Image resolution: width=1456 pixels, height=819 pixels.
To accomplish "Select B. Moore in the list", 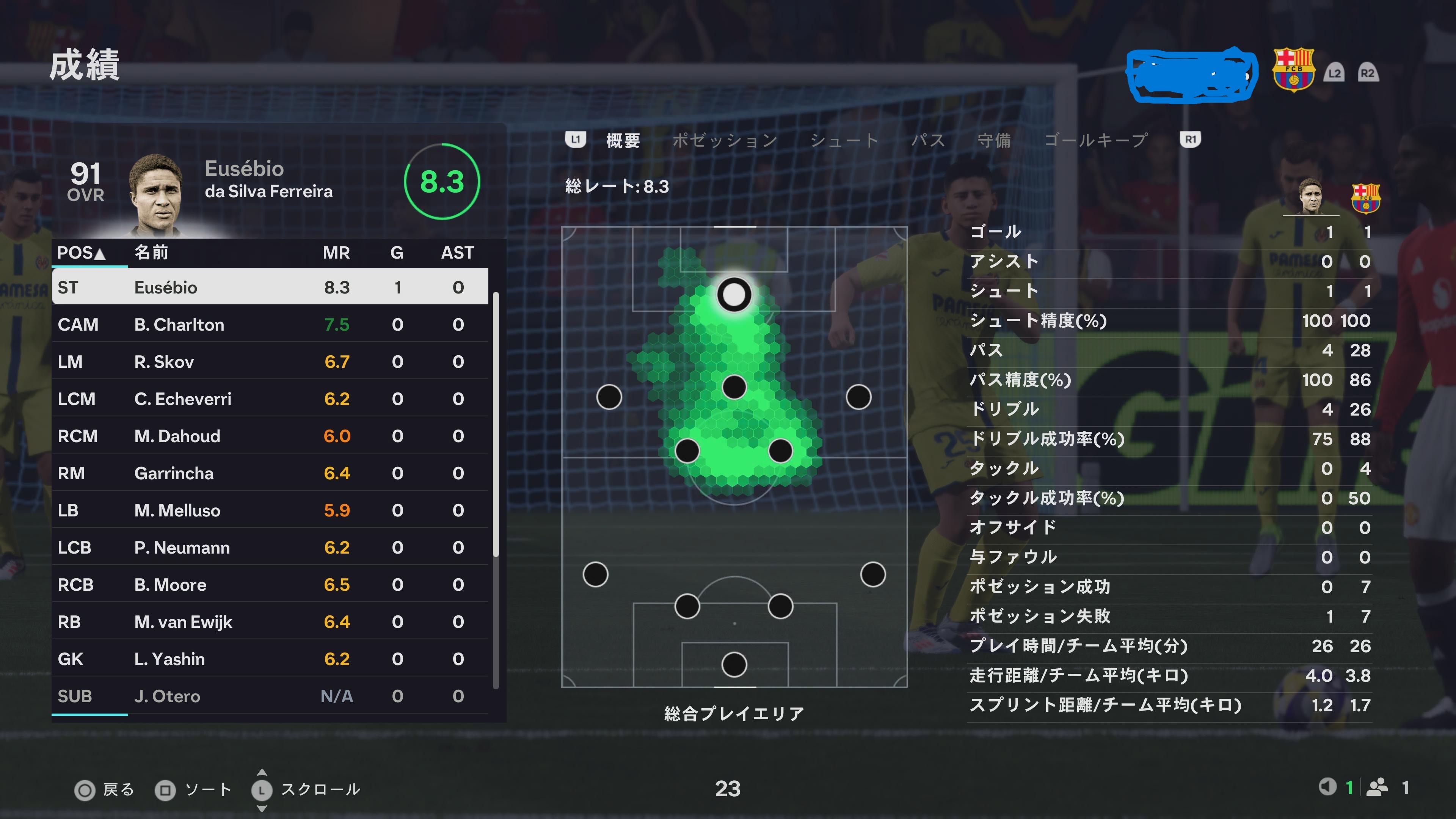I will pyautogui.click(x=270, y=584).
